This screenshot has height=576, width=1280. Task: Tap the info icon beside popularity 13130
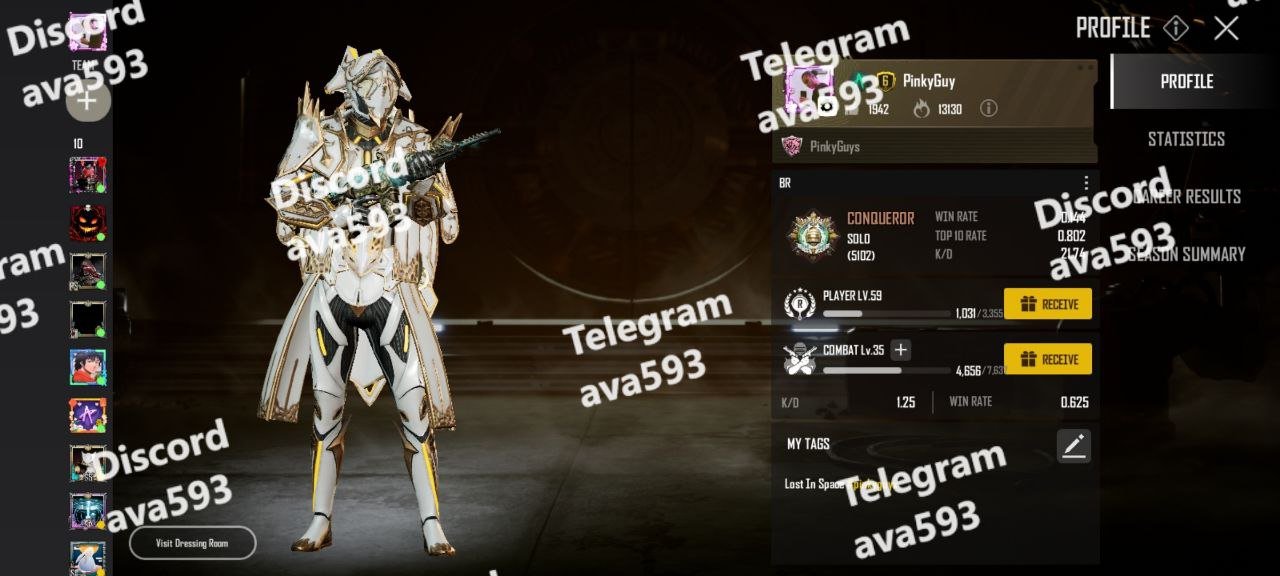[988, 108]
